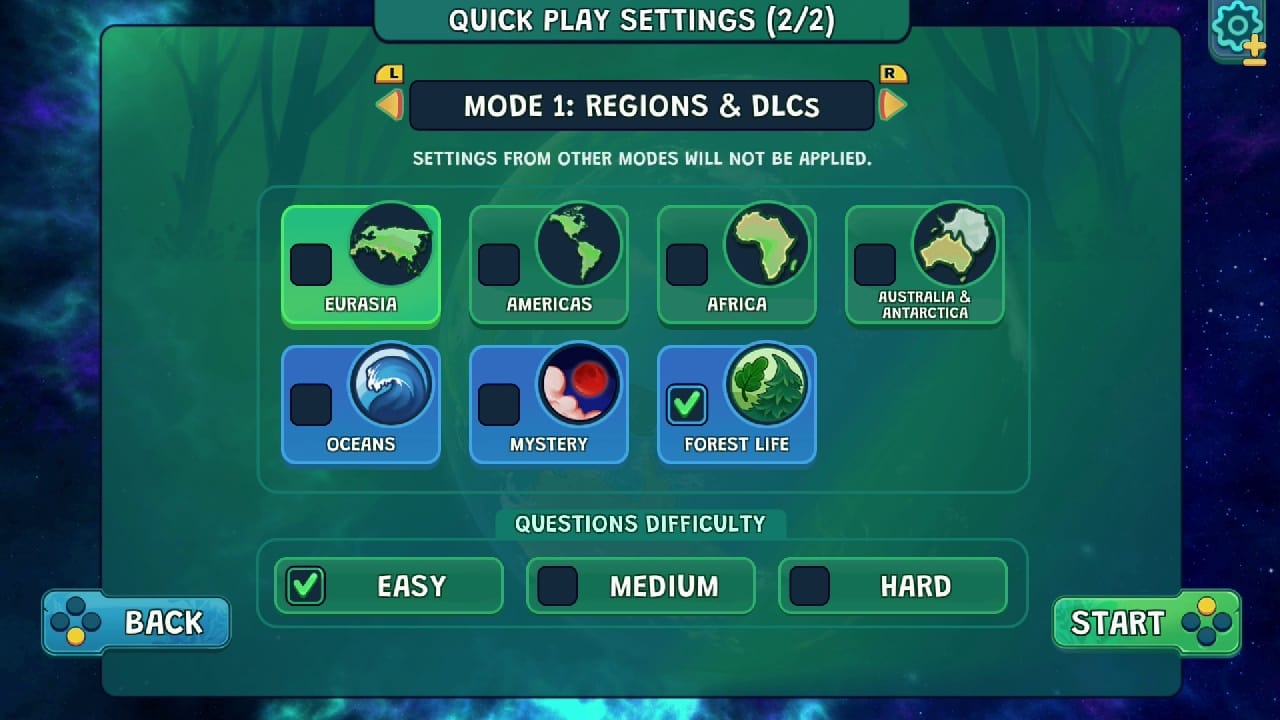Screen dimensions: 1280x720
Task: Enable Medium difficulty
Action: click(558, 586)
